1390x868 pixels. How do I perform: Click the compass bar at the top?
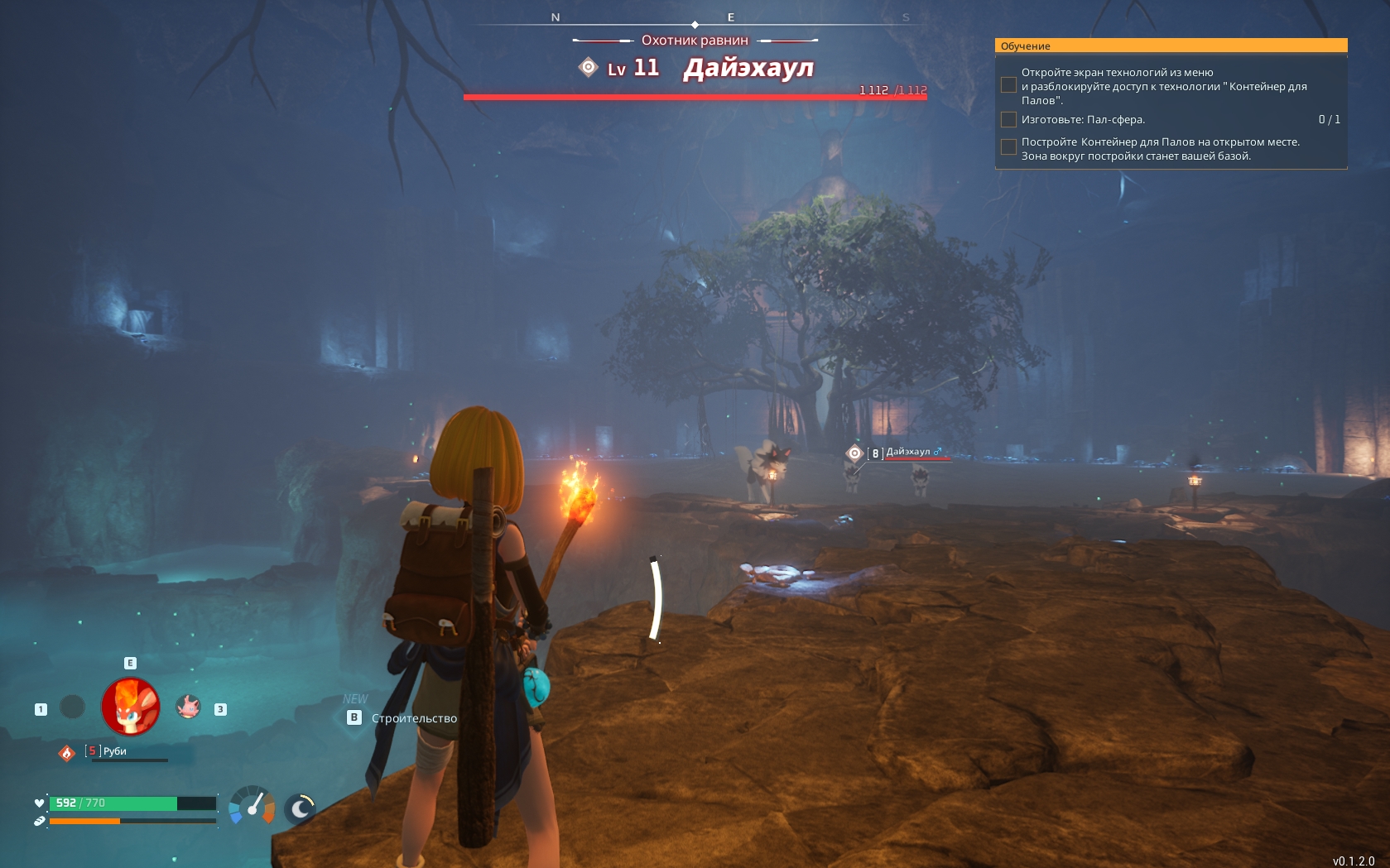click(695, 20)
